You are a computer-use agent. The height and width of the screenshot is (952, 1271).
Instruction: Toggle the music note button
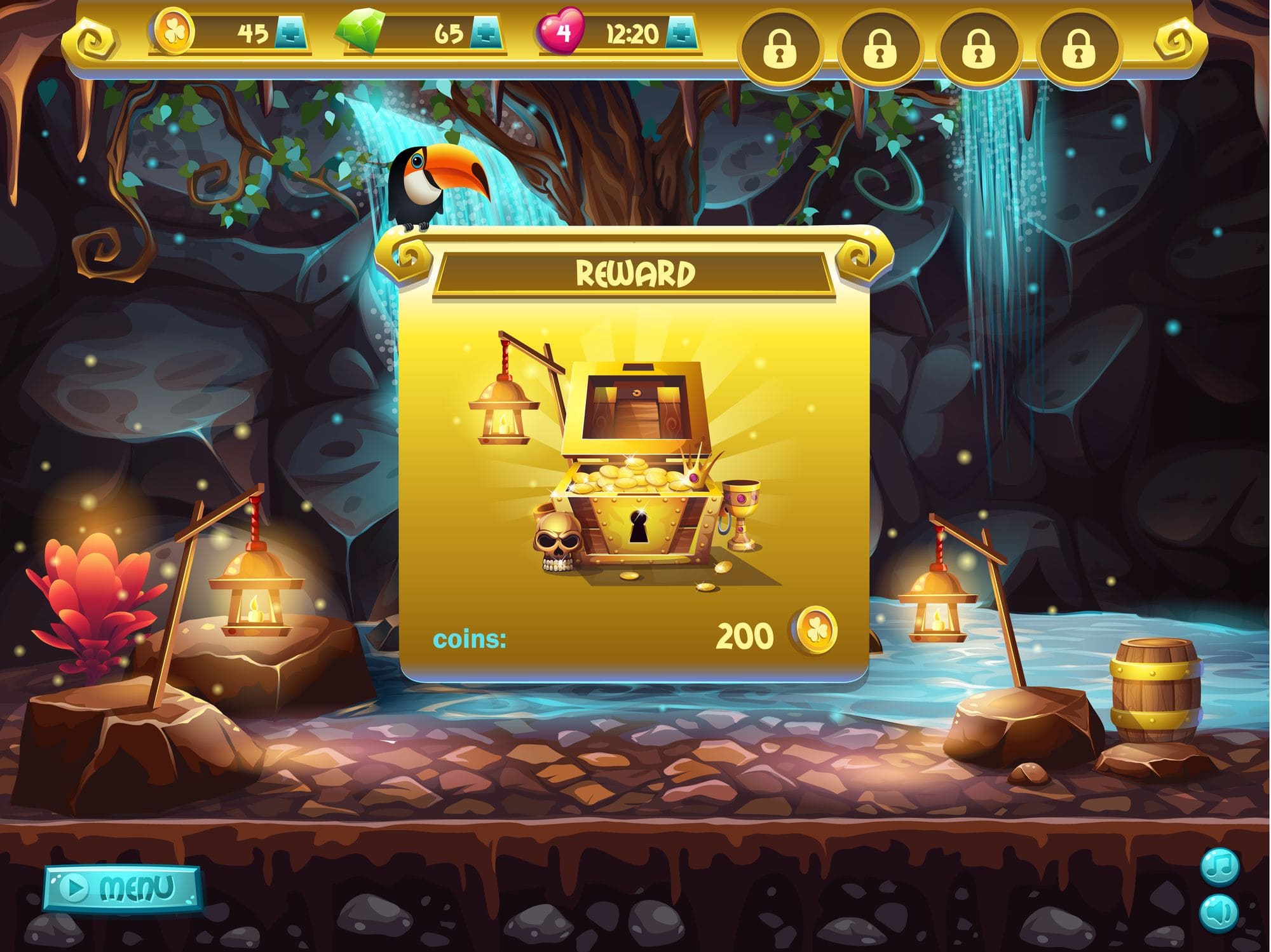point(1219,867)
